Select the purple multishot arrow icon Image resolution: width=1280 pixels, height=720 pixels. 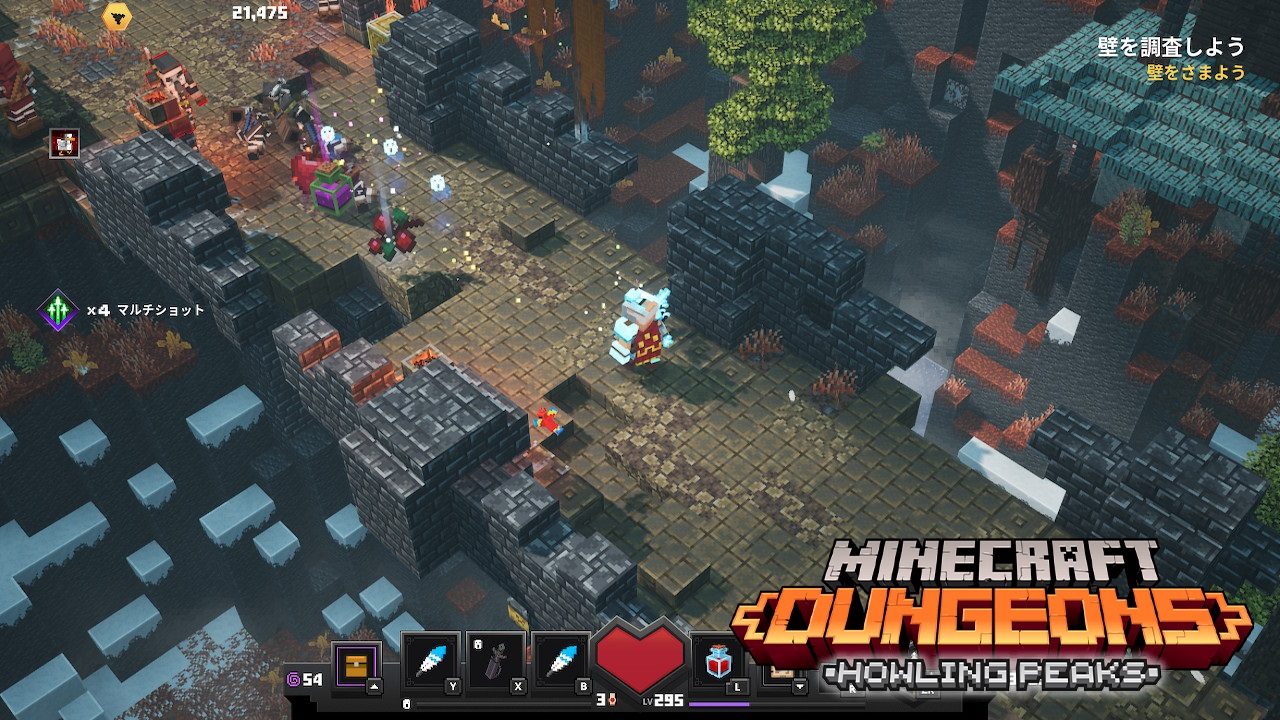[58, 311]
